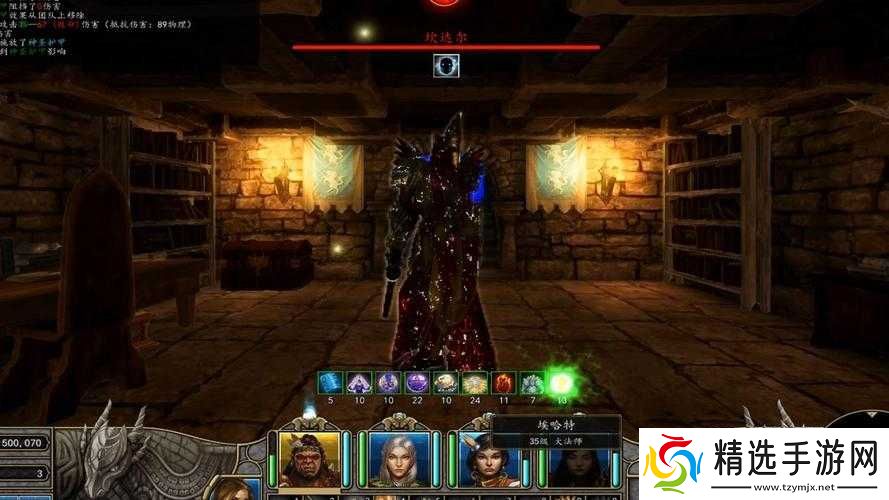Cast the pale golden cloud spell
Viewport: 889px width, 500px height.
click(x=446, y=382)
